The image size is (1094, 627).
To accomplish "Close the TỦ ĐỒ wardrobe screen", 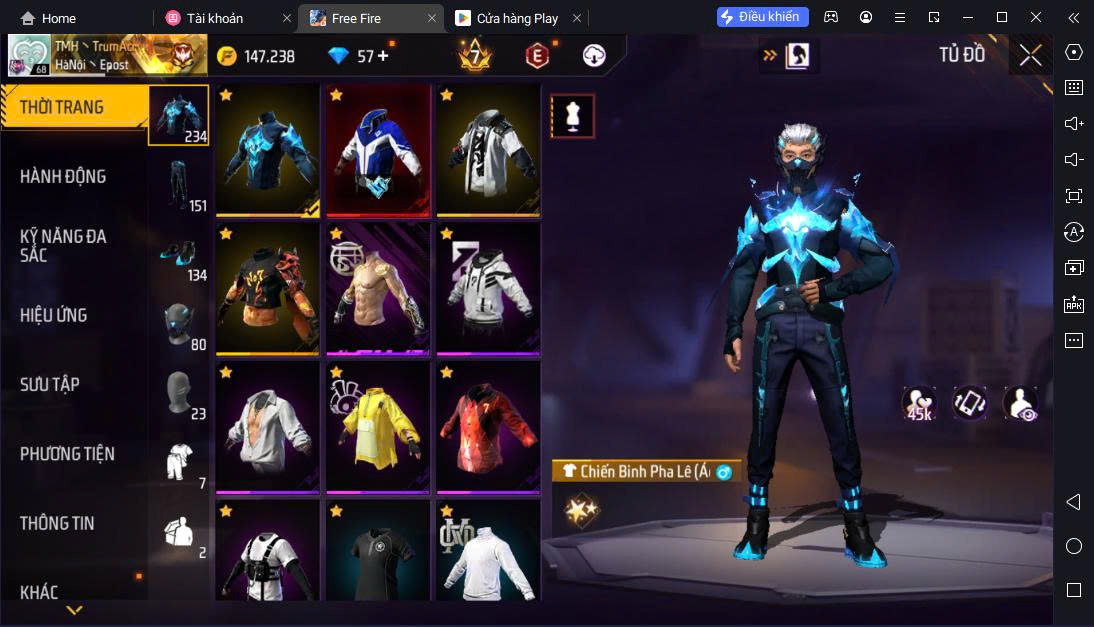I will pos(1030,56).
